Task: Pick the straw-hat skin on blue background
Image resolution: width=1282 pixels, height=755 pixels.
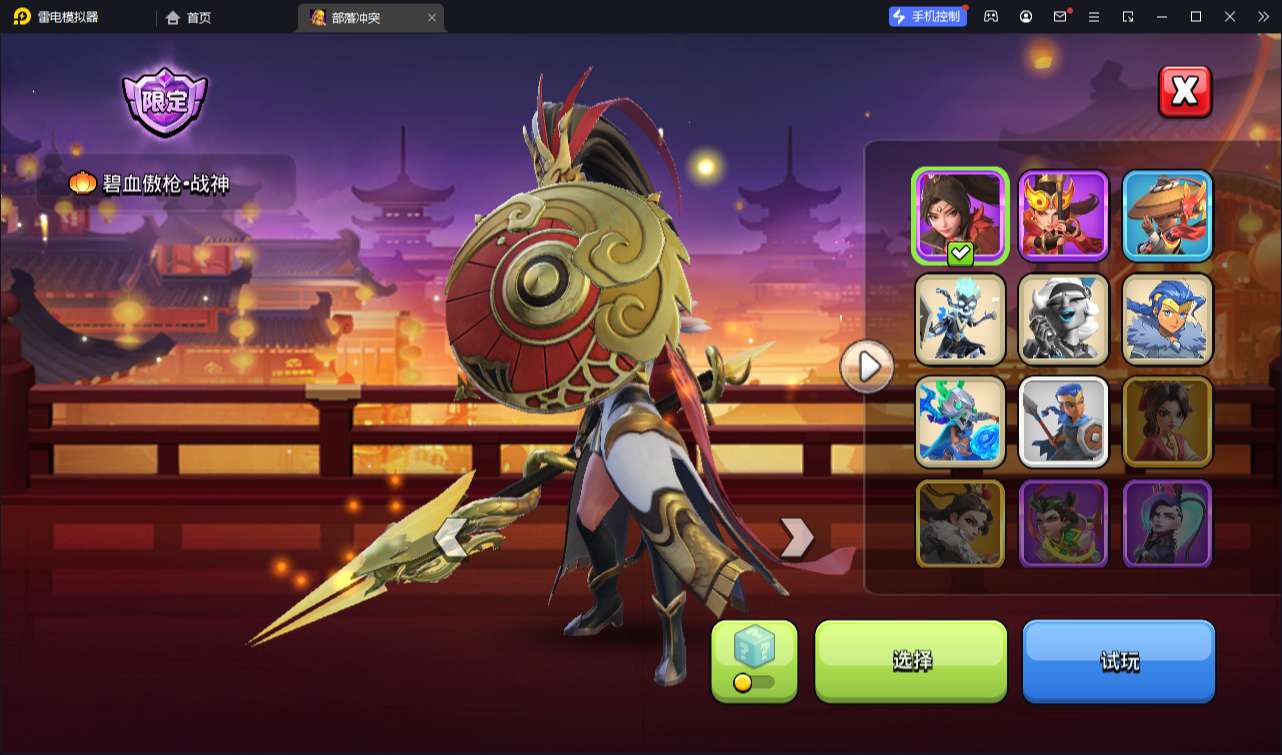Action: (1167, 215)
